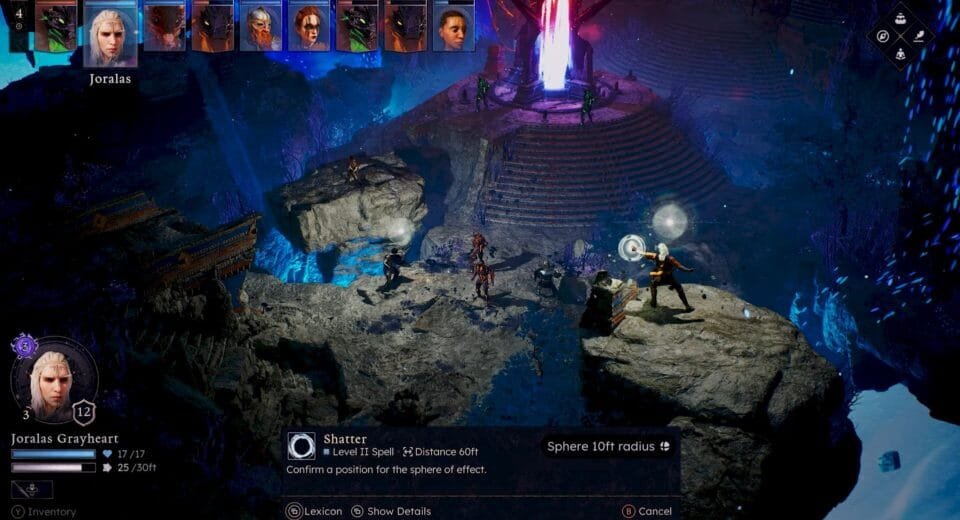This screenshot has height=520, width=960.
Task: Open the quill journal icon
Action: click(x=918, y=36)
